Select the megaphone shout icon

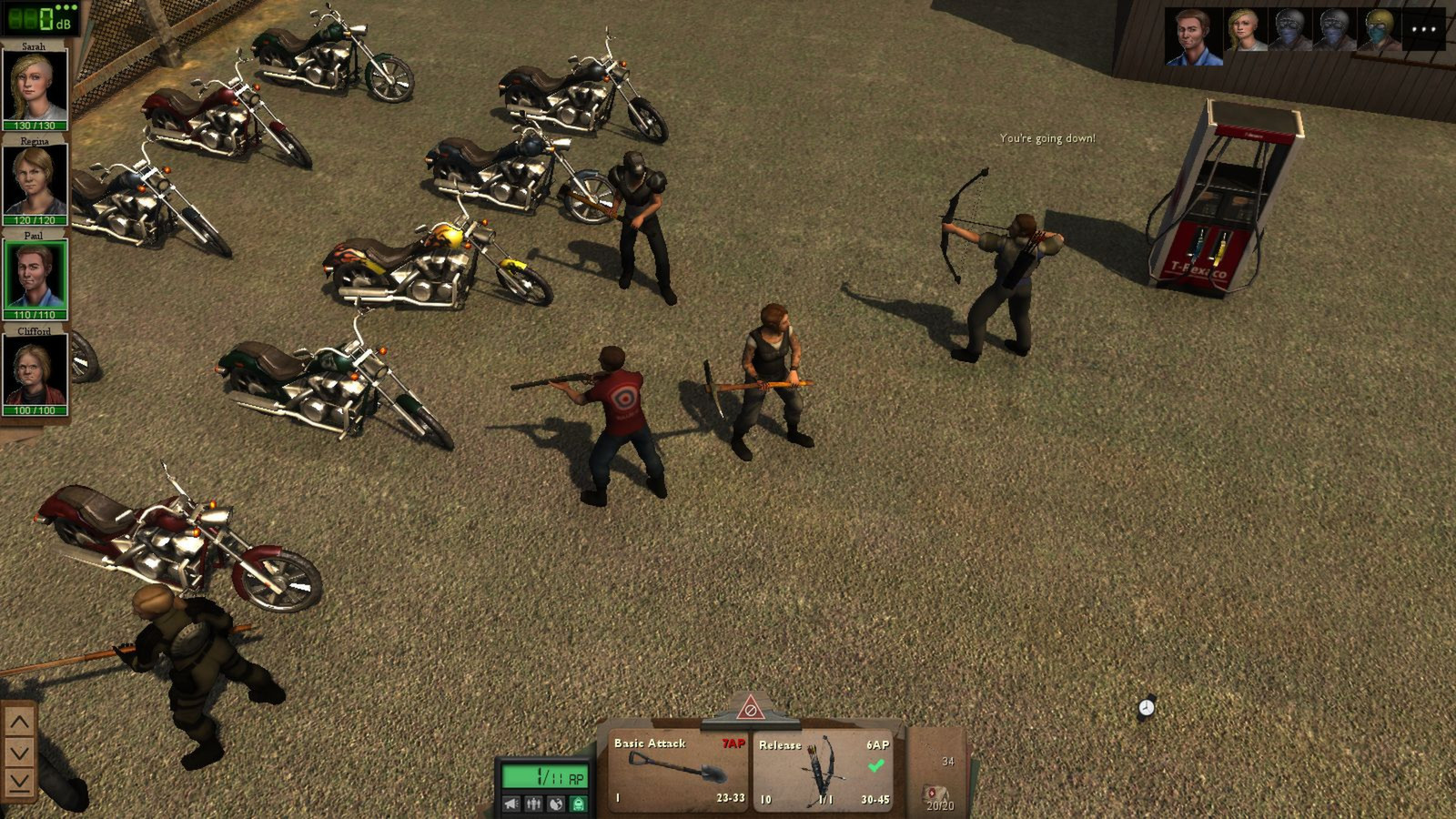point(510,804)
